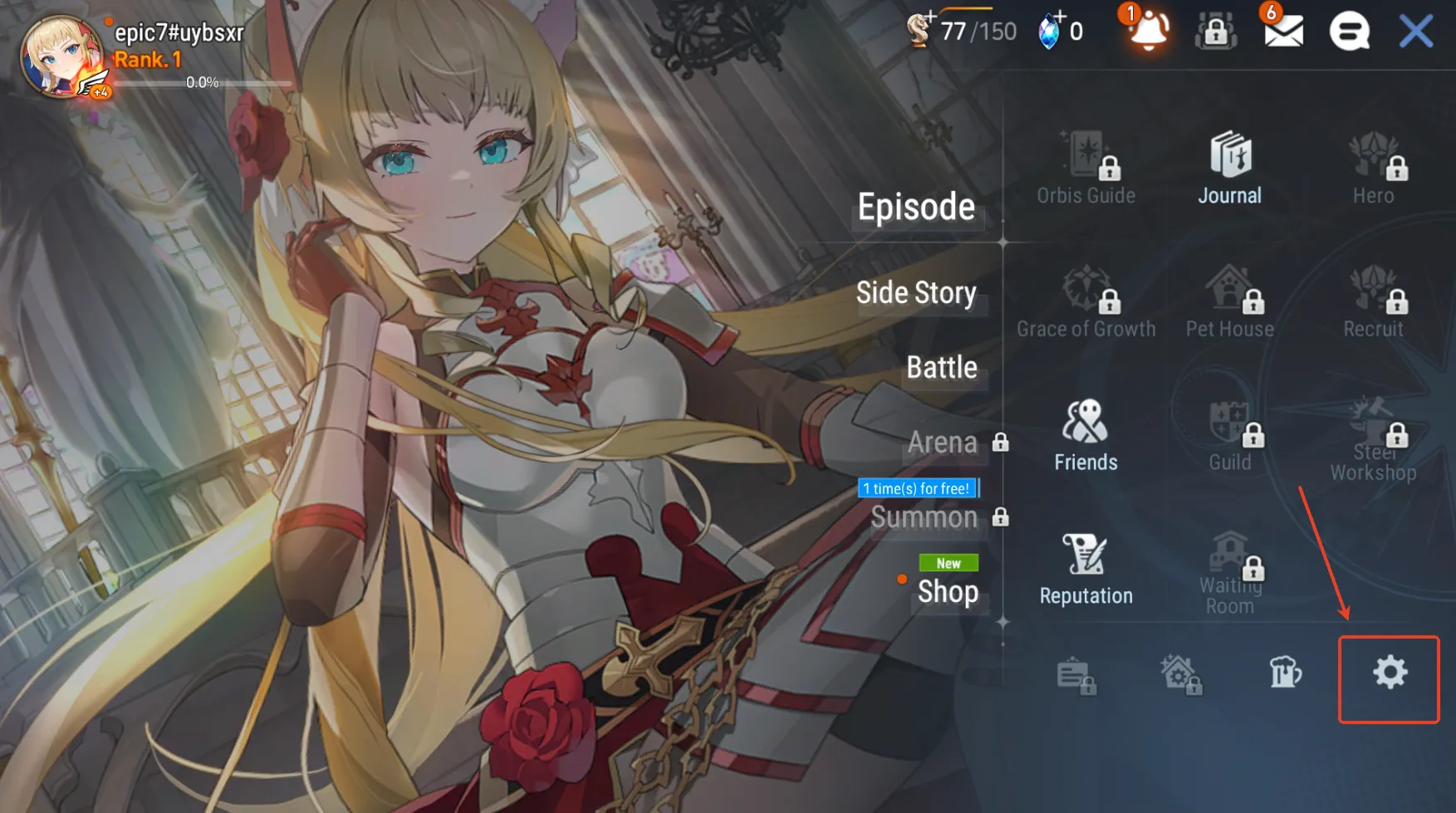Viewport: 1456px width, 813px height.
Task: Open the locked Arena entry
Action: (x=943, y=443)
